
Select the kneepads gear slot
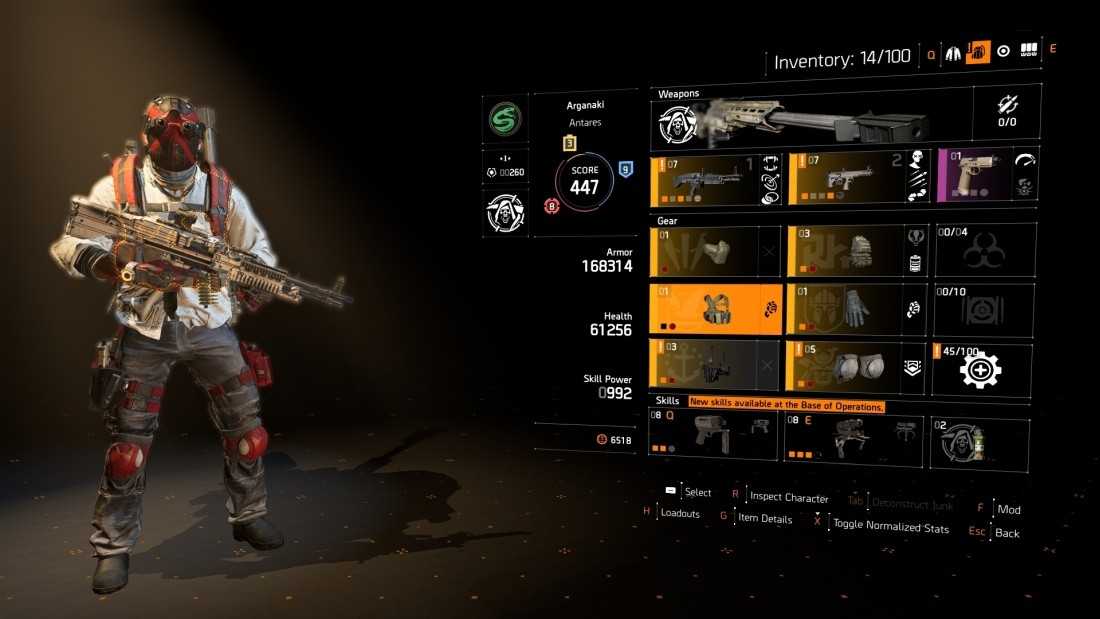pyautogui.click(x=857, y=365)
